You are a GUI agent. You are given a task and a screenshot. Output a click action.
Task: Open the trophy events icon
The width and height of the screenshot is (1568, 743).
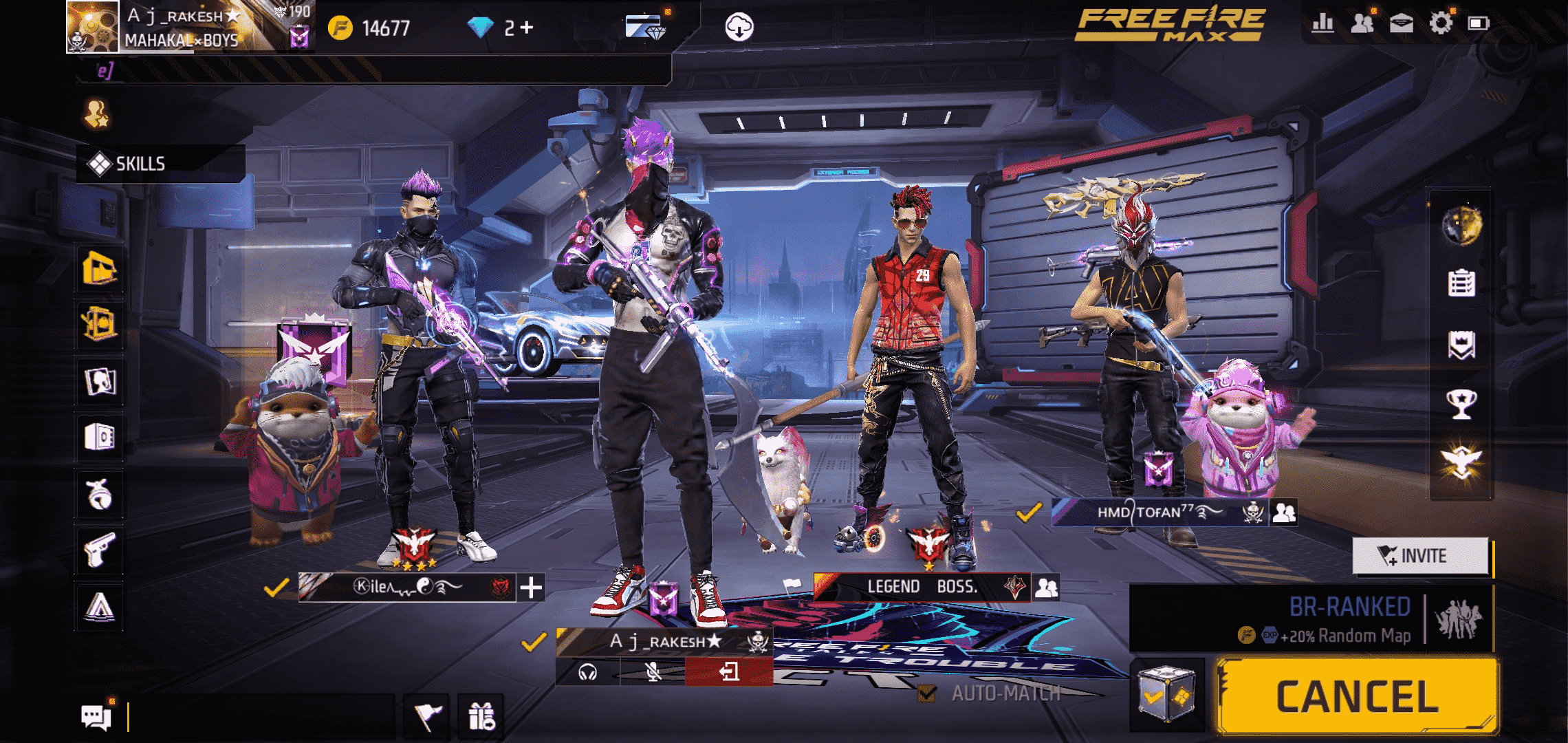pyautogui.click(x=1461, y=404)
